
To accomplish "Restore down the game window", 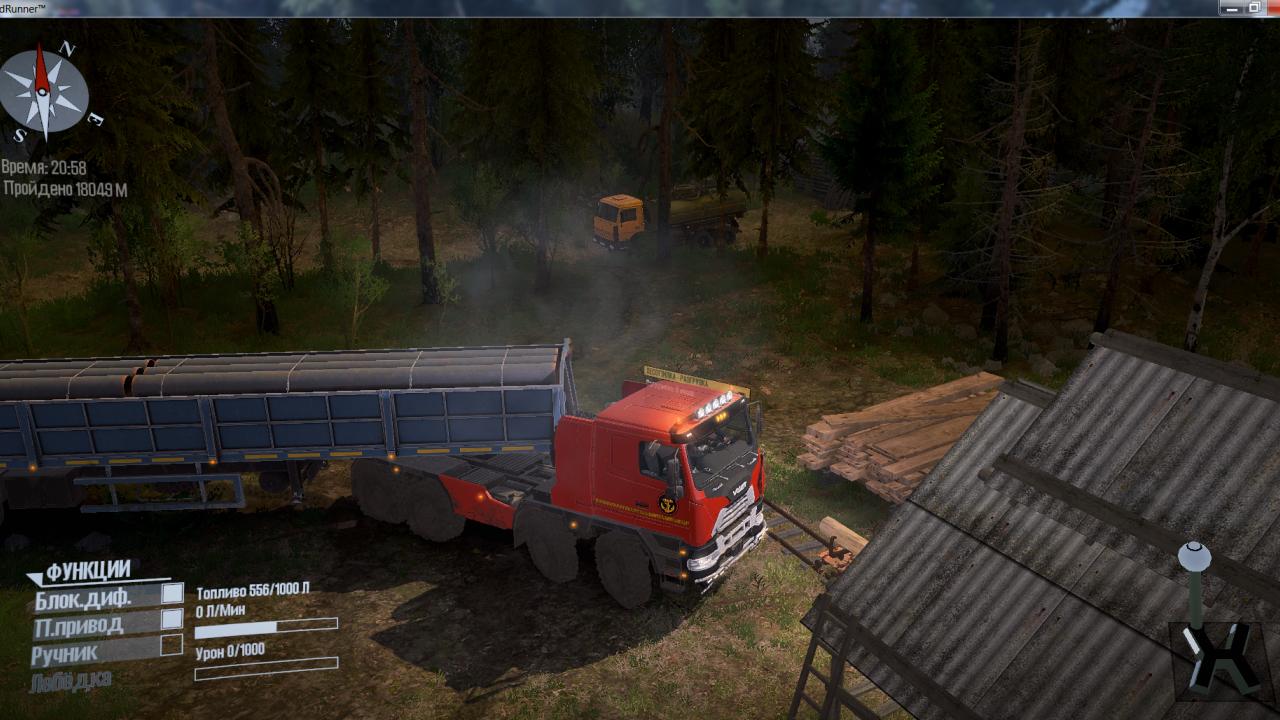I will click(1253, 7).
